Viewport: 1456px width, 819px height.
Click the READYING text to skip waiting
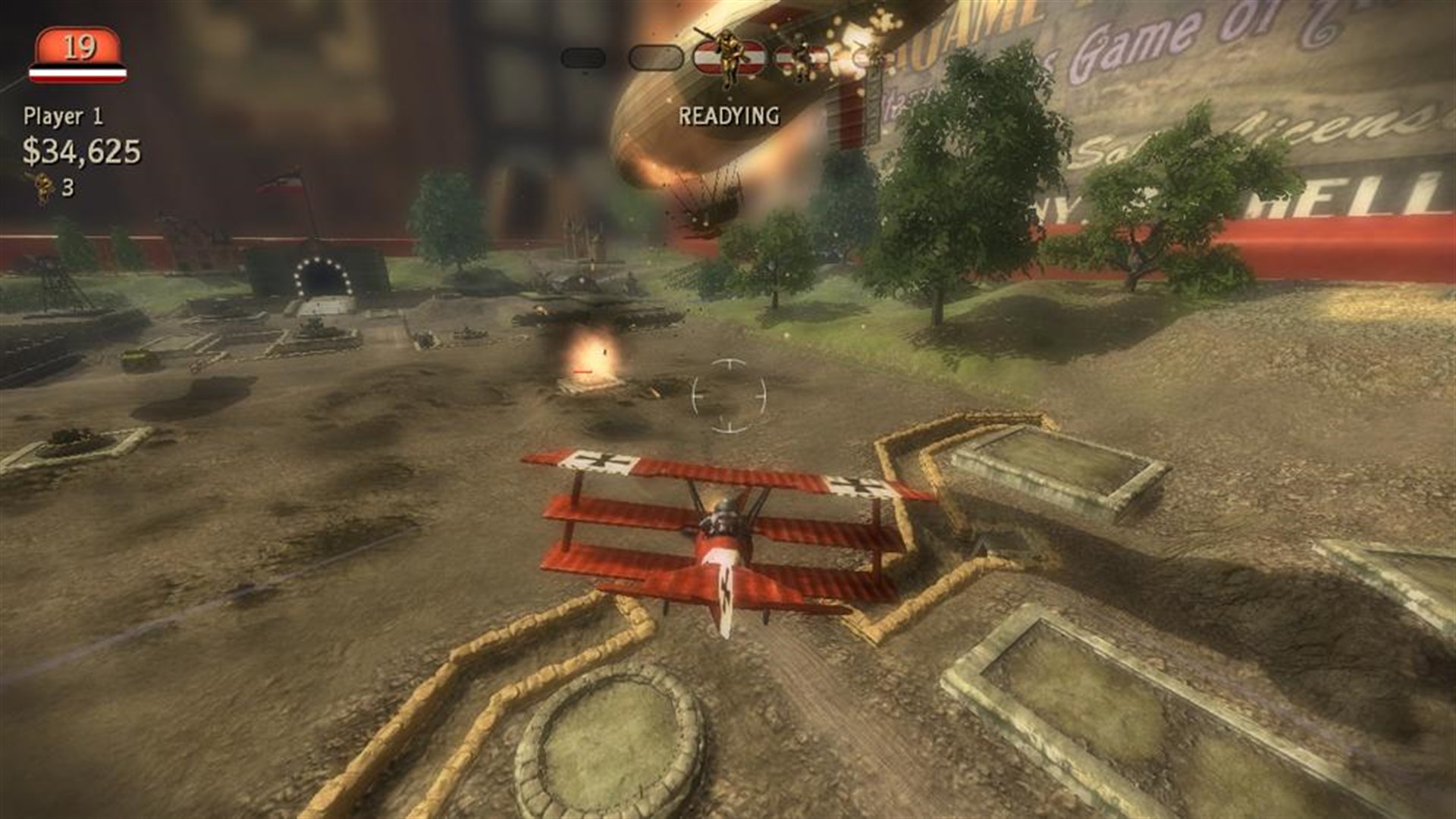(x=730, y=115)
